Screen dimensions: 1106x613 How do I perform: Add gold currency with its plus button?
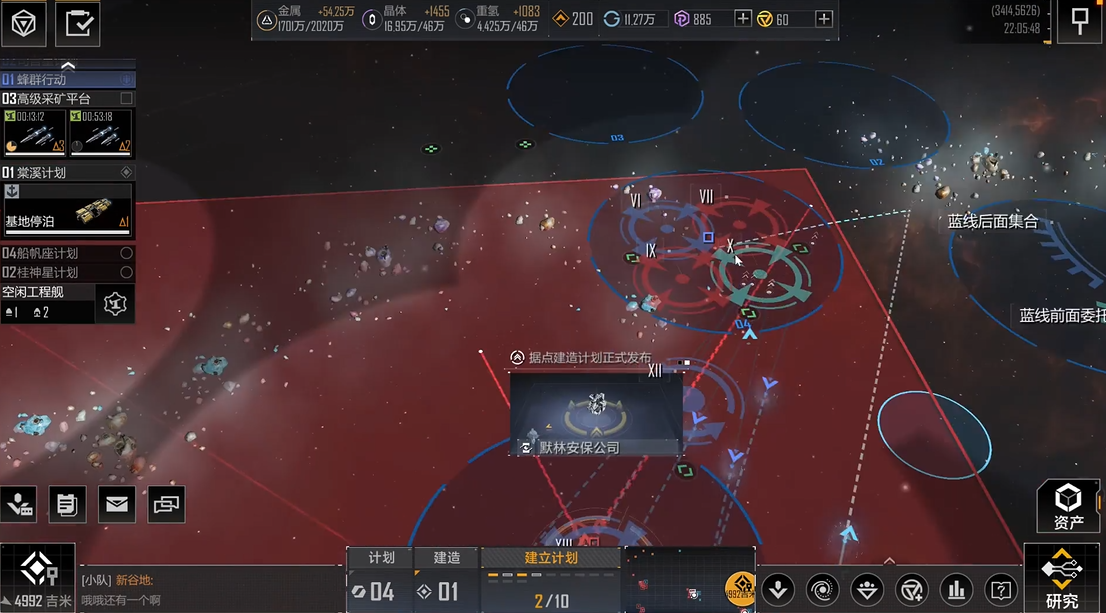tap(823, 19)
